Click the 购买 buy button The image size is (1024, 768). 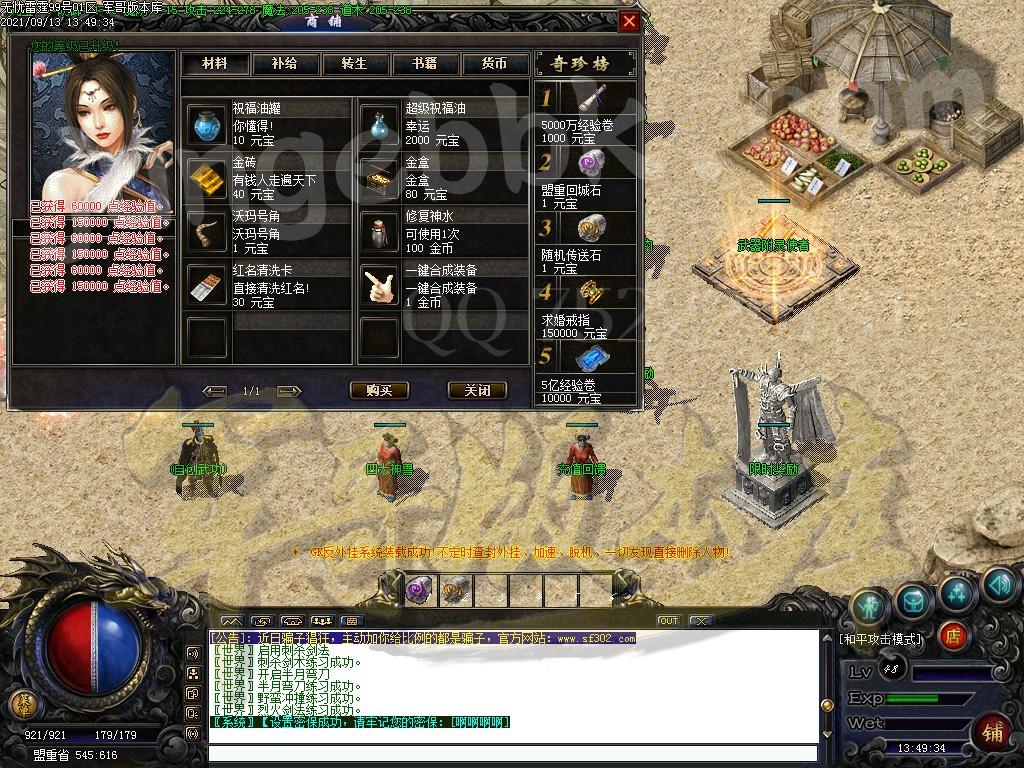(x=379, y=390)
